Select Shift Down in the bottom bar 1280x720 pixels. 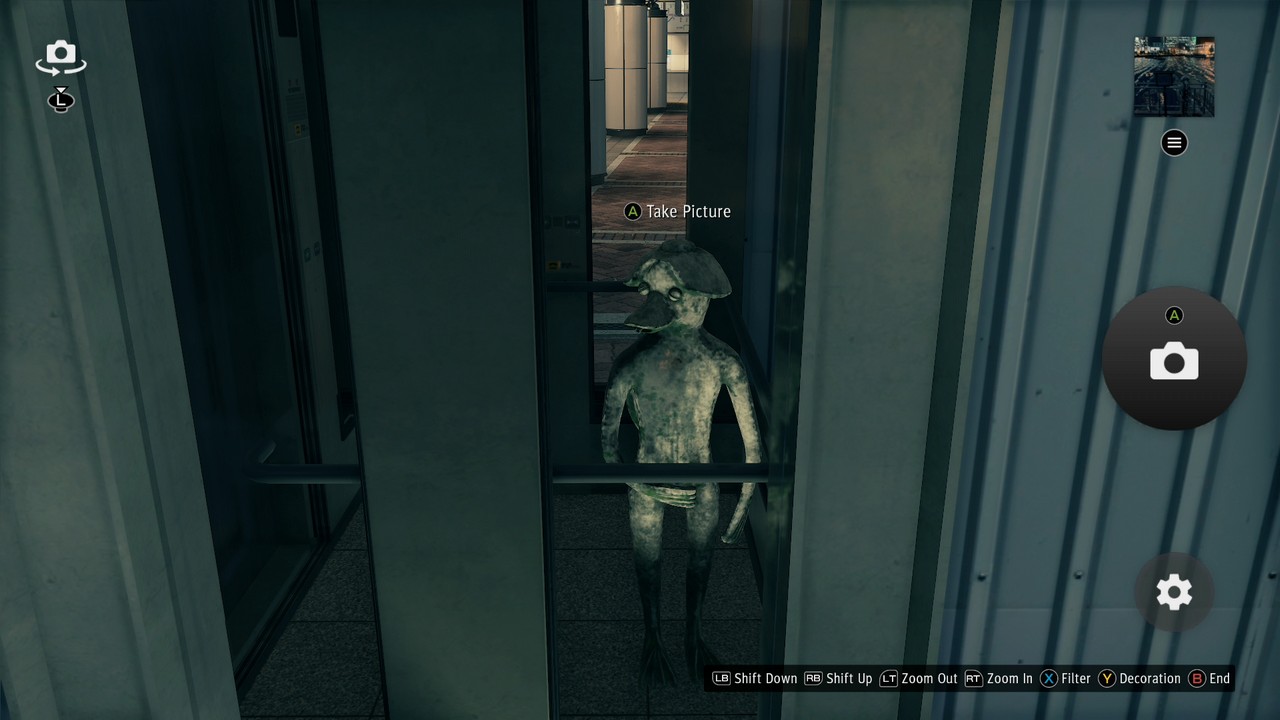click(753, 678)
